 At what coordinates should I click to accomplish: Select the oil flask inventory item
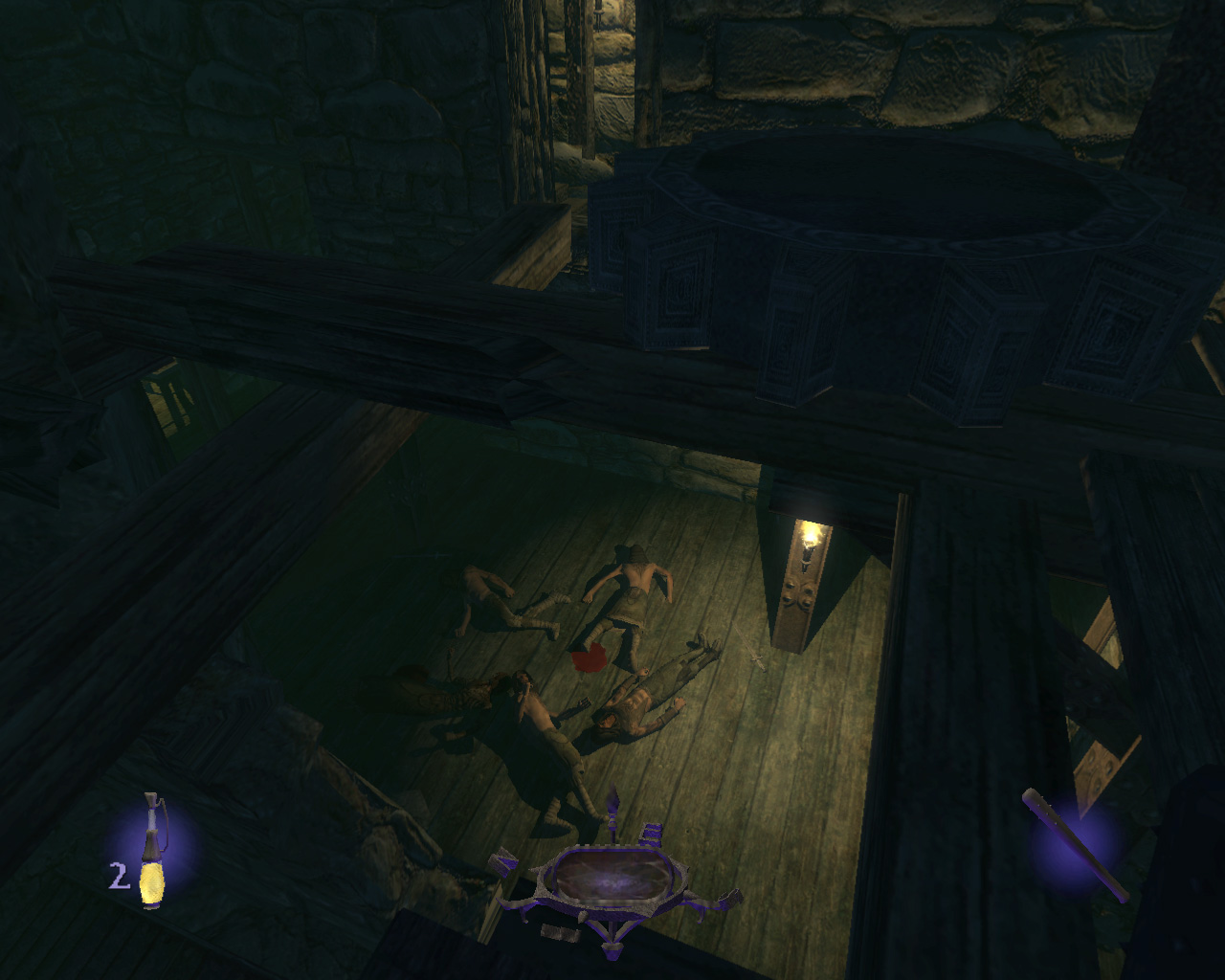pyautogui.click(x=151, y=852)
